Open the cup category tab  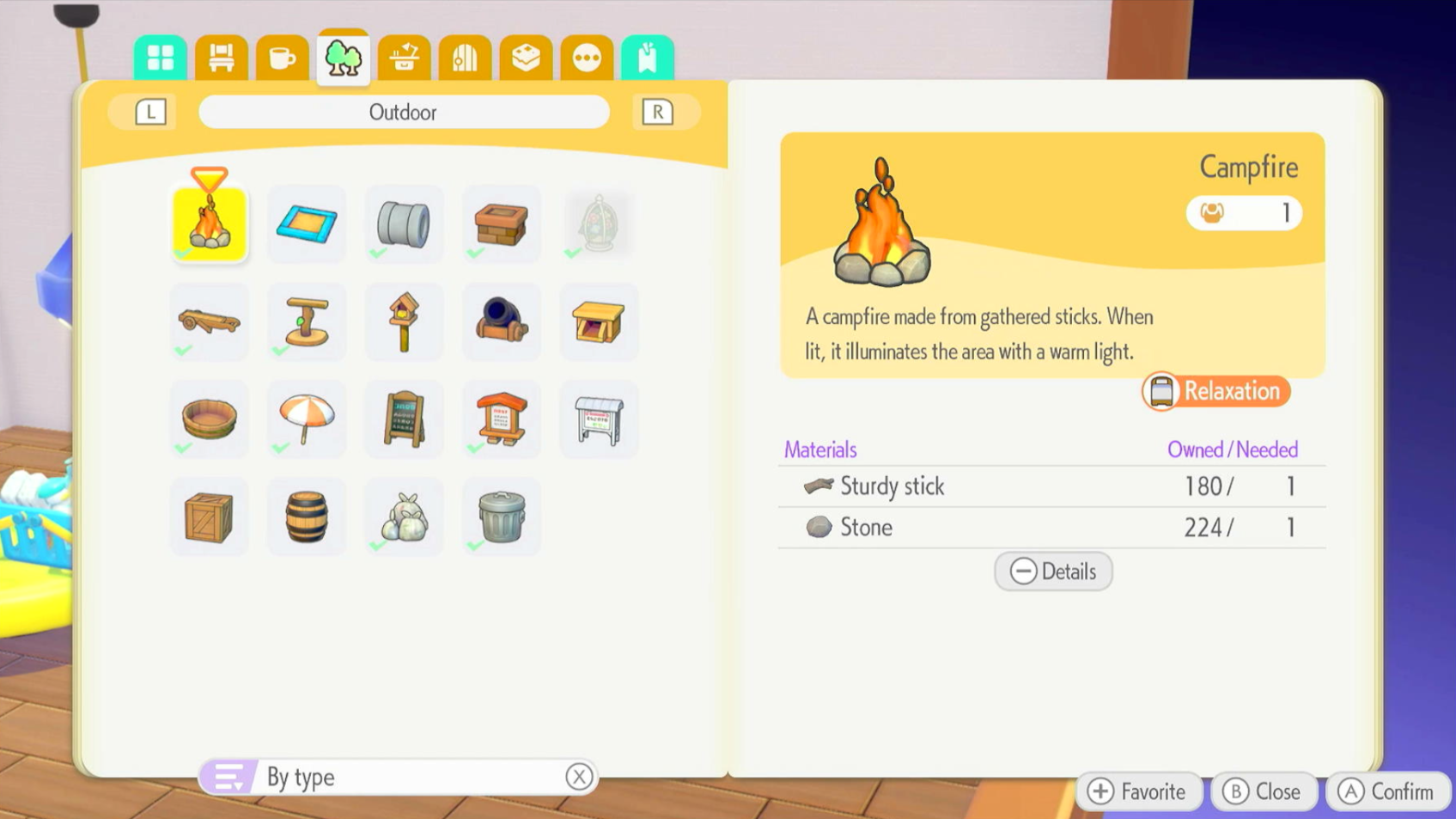coord(282,58)
